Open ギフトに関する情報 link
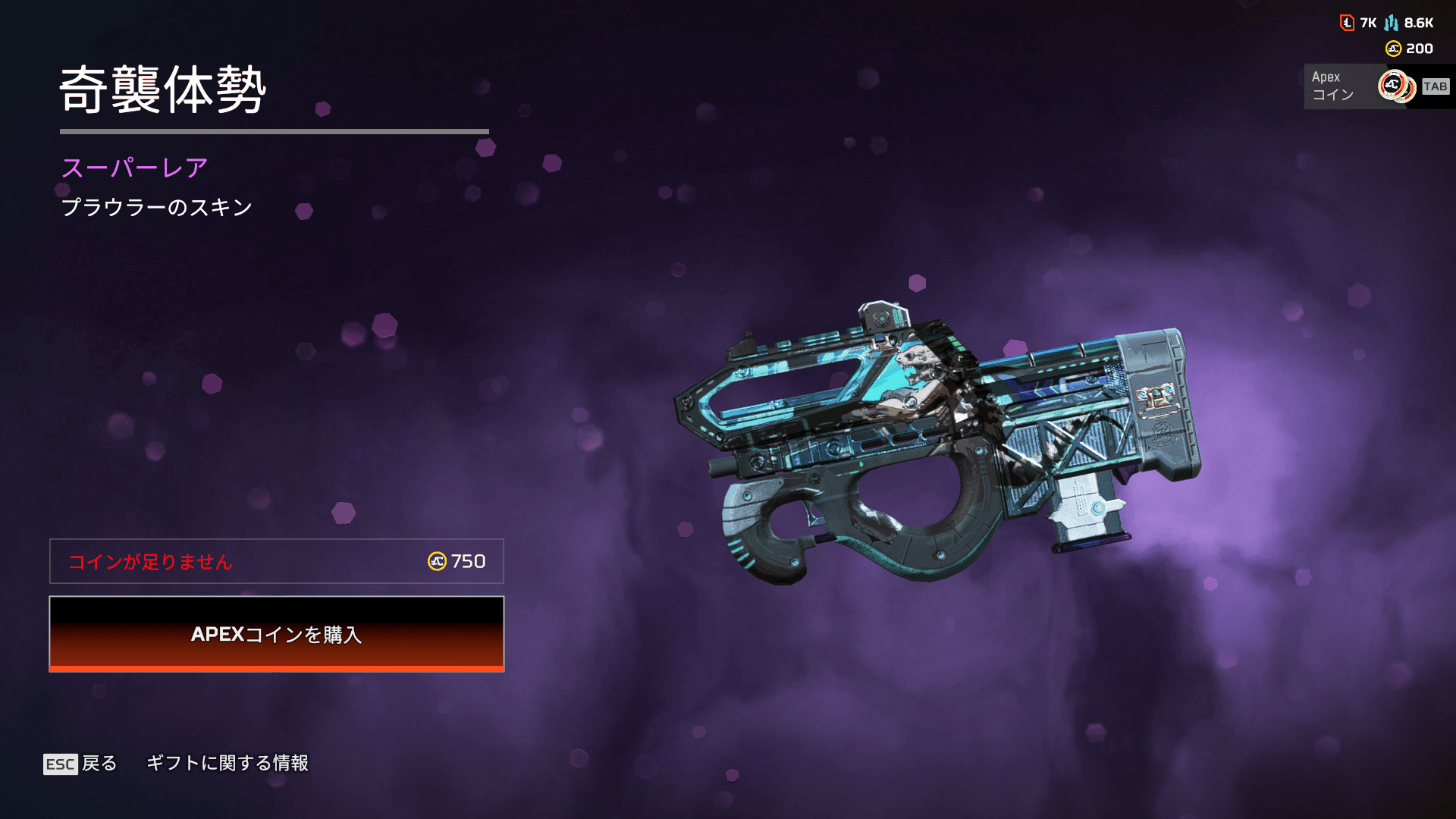This screenshot has width=1456, height=819. click(x=227, y=763)
